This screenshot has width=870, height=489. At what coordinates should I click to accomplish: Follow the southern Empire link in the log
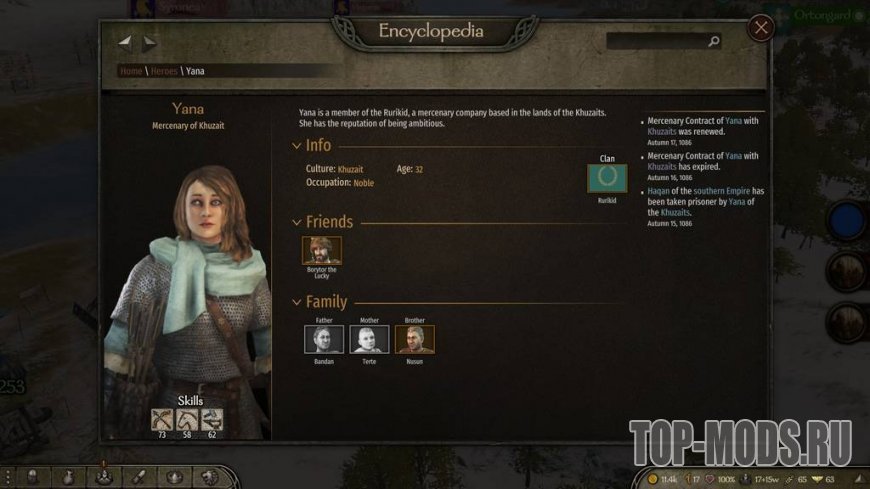pos(723,191)
